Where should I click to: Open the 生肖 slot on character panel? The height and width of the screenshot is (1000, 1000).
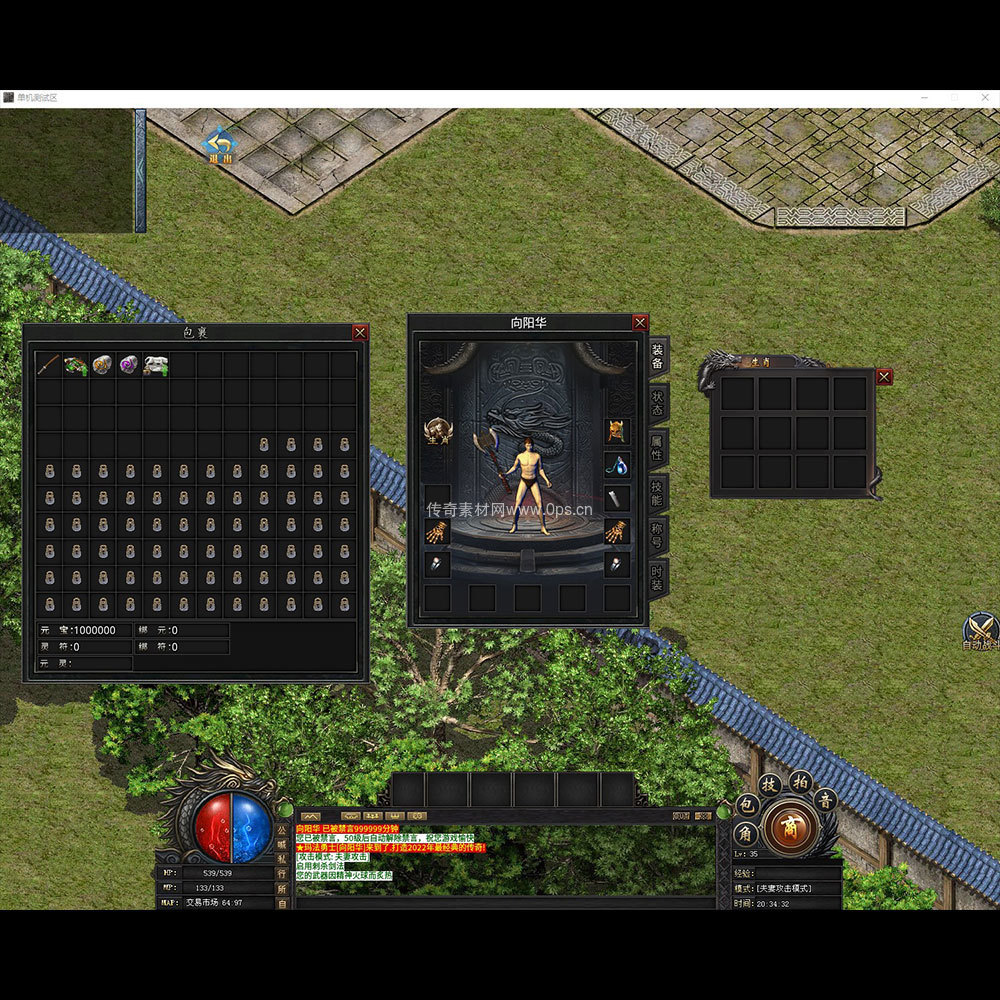[437, 432]
